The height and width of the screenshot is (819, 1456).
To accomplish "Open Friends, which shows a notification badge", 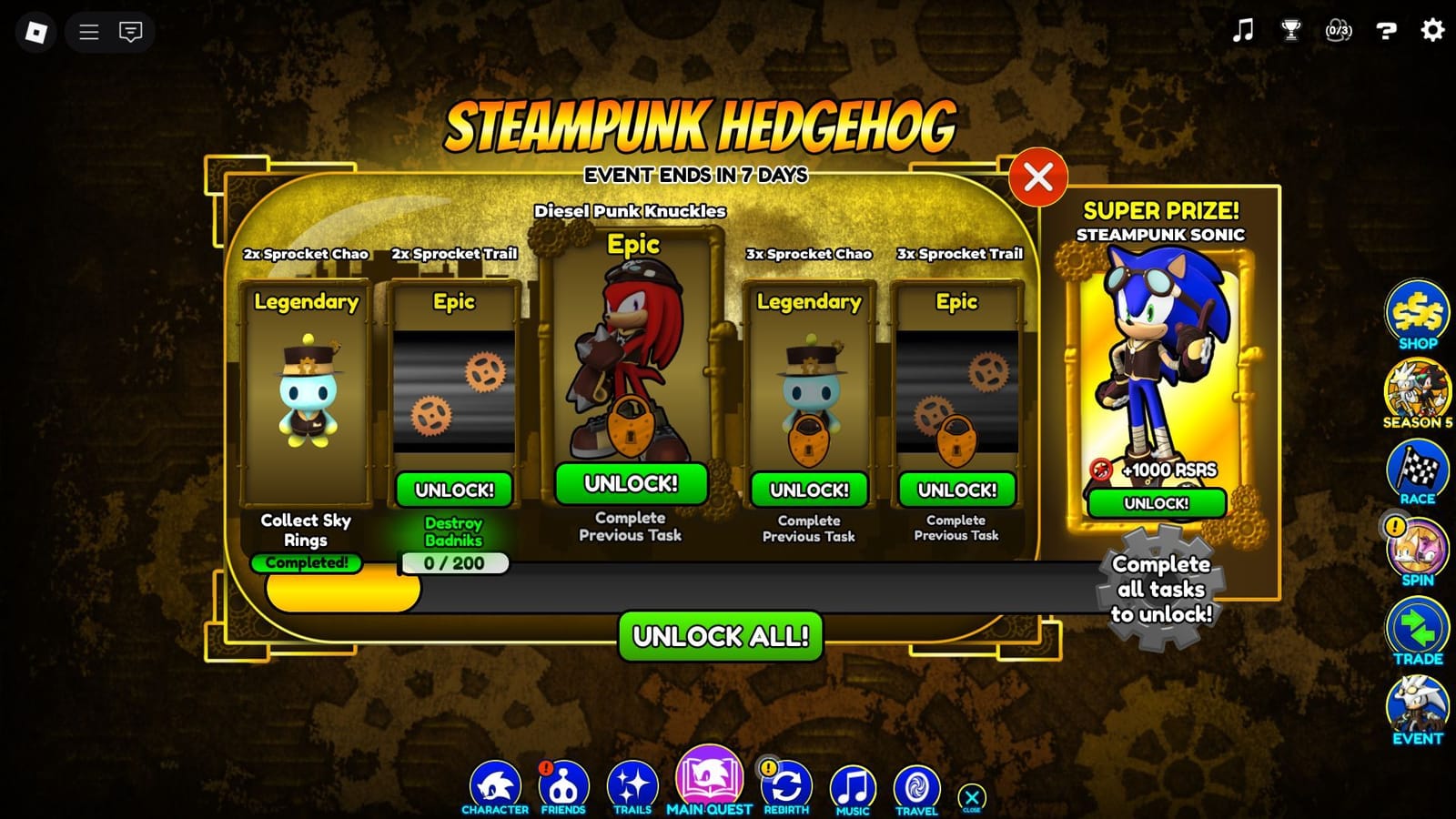I will [564, 783].
